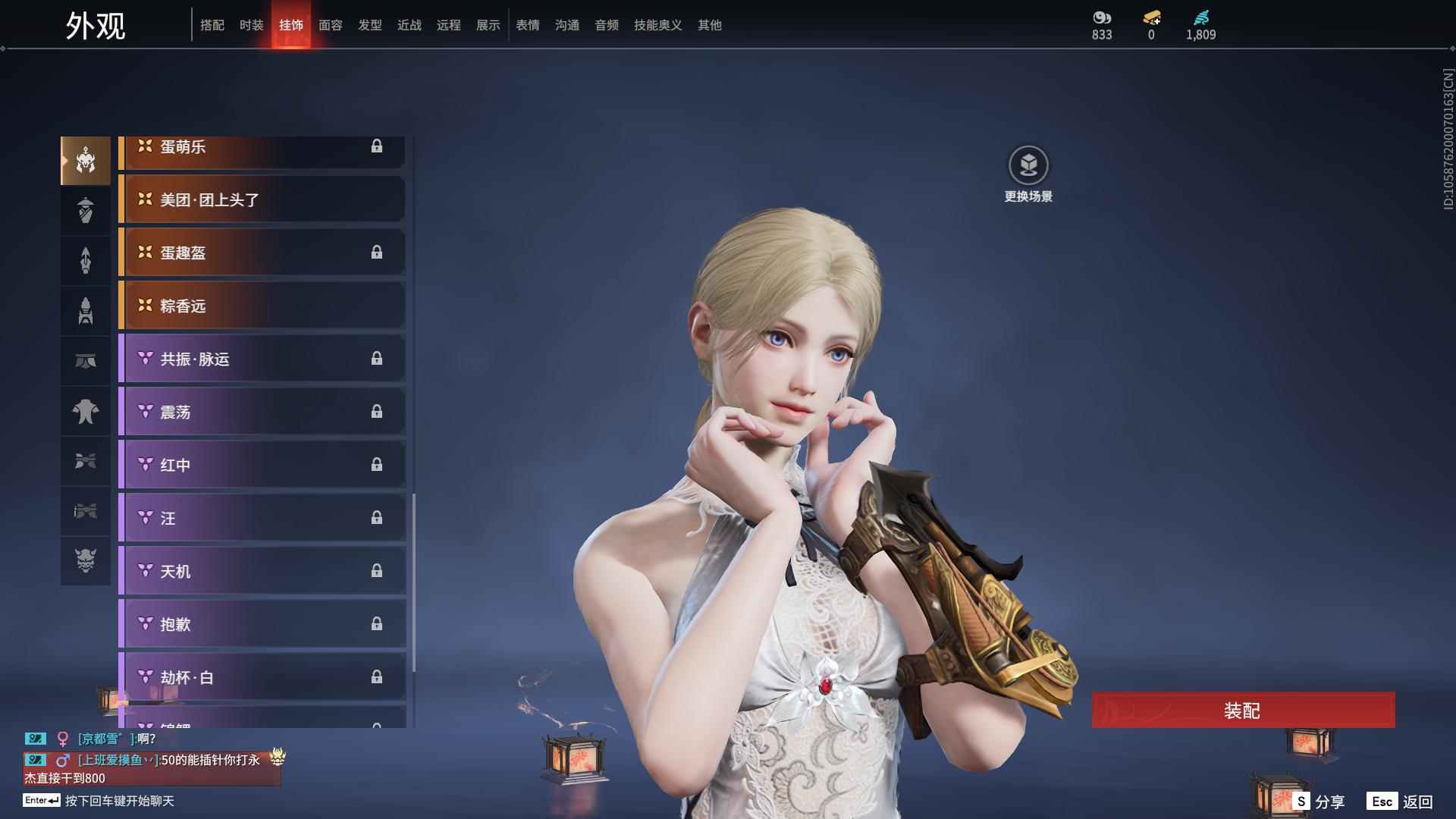Screen dimensions: 1456x819
Task: Choose the 粽香远 accessory row
Action: [262, 306]
